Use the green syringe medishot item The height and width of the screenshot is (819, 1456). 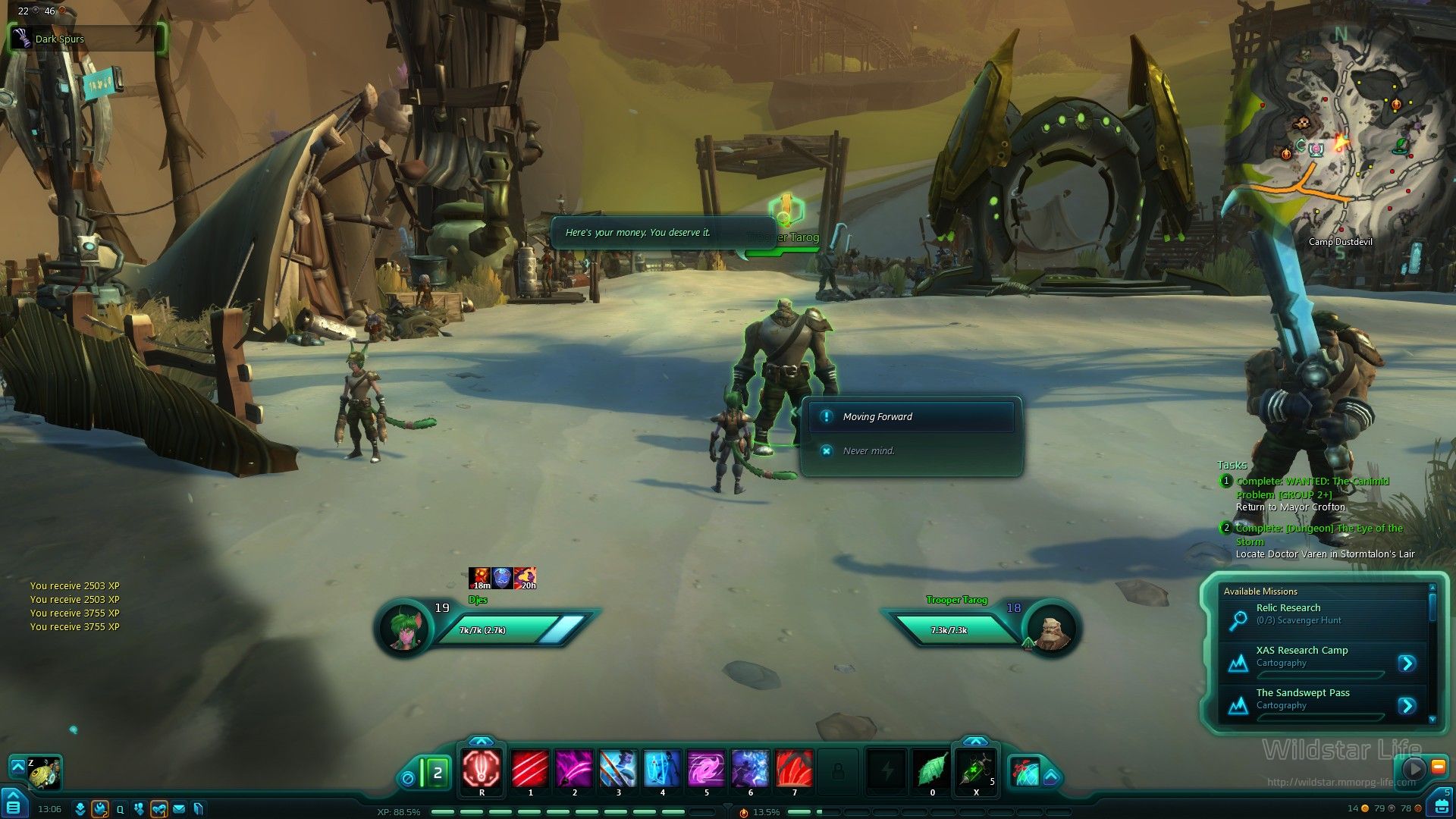coord(975,770)
